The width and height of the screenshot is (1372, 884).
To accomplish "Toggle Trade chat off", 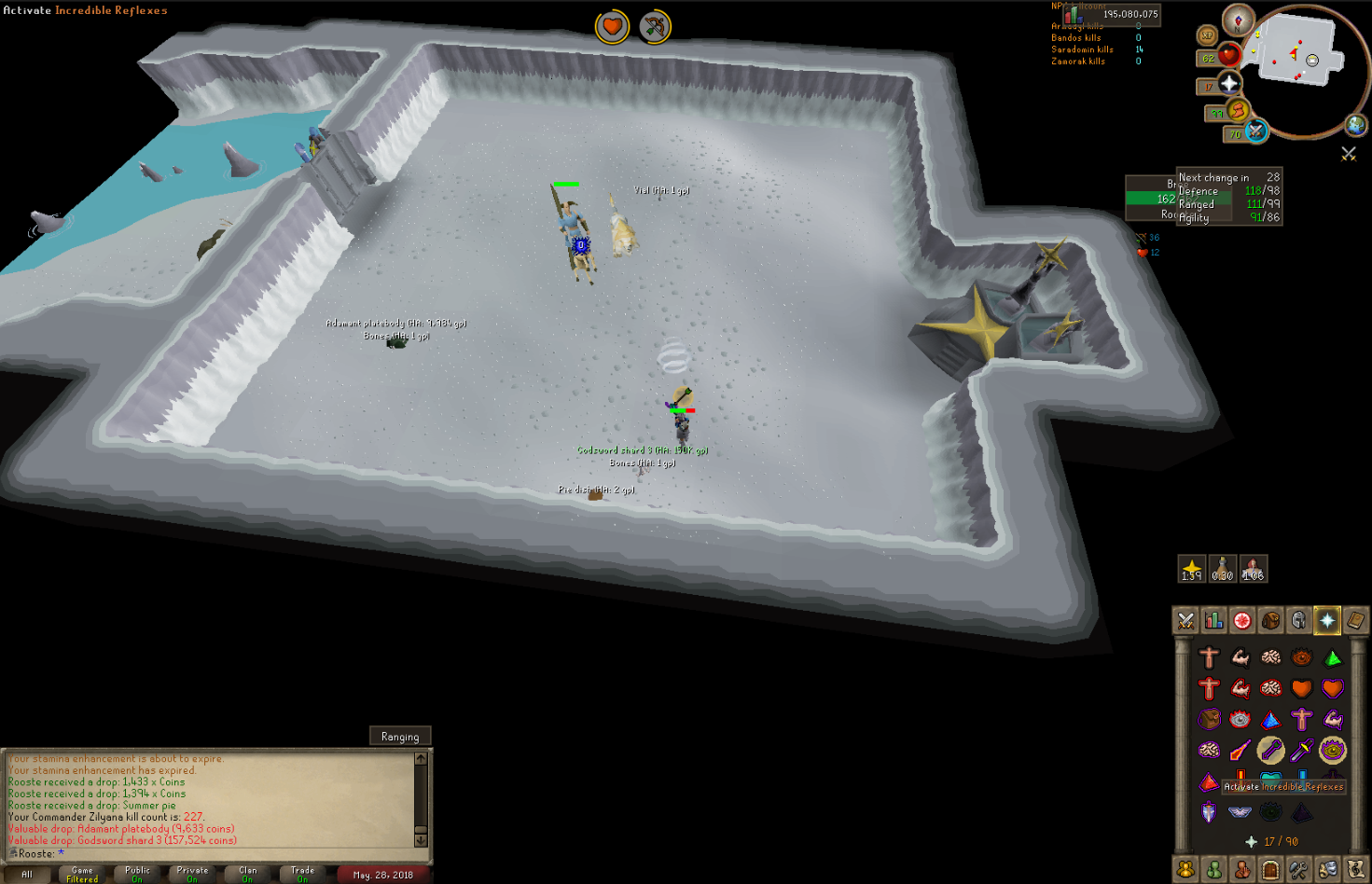I will tap(302, 873).
